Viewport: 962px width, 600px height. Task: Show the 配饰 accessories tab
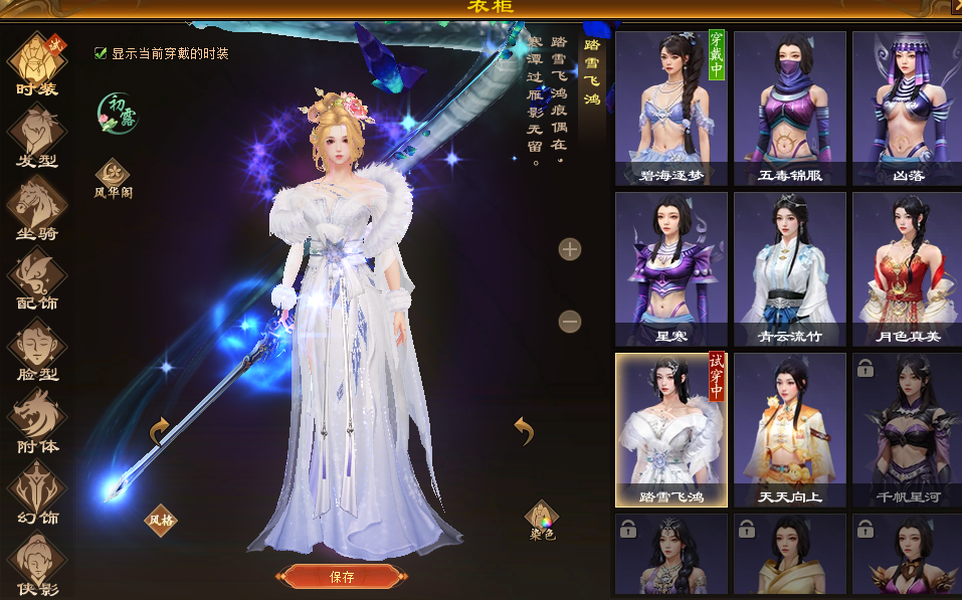click(x=37, y=278)
